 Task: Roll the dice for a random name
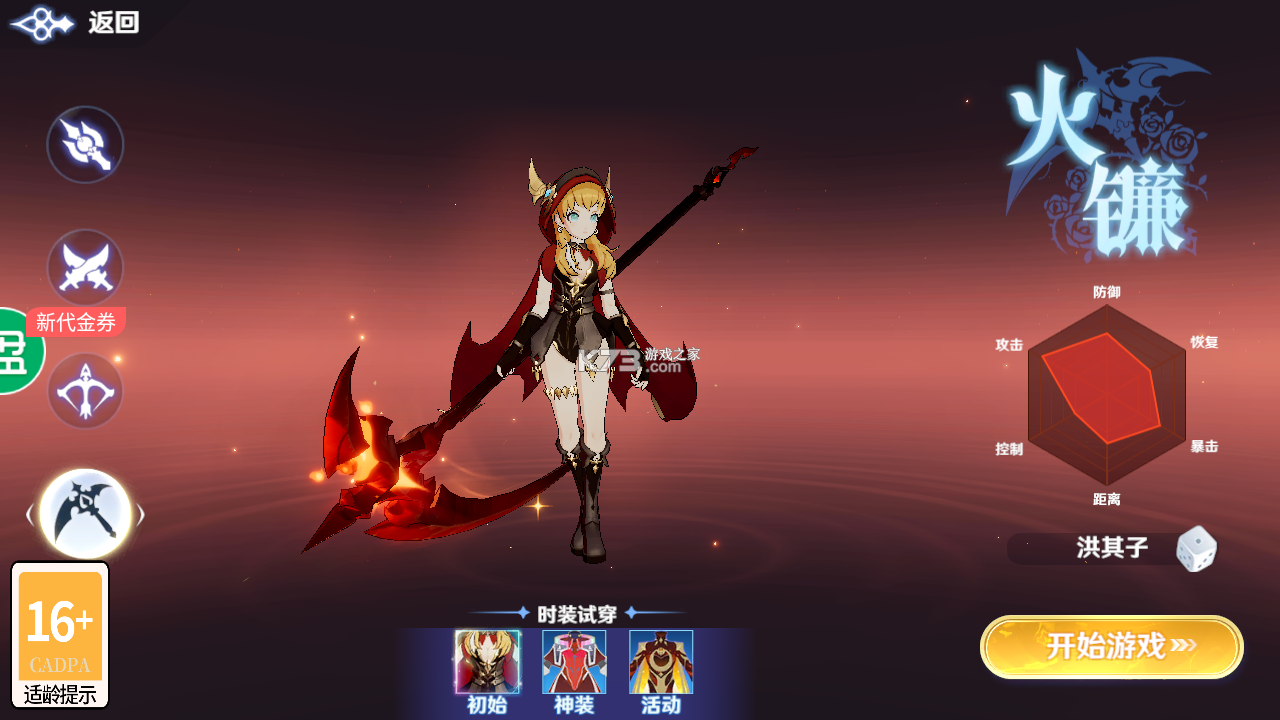(1196, 549)
